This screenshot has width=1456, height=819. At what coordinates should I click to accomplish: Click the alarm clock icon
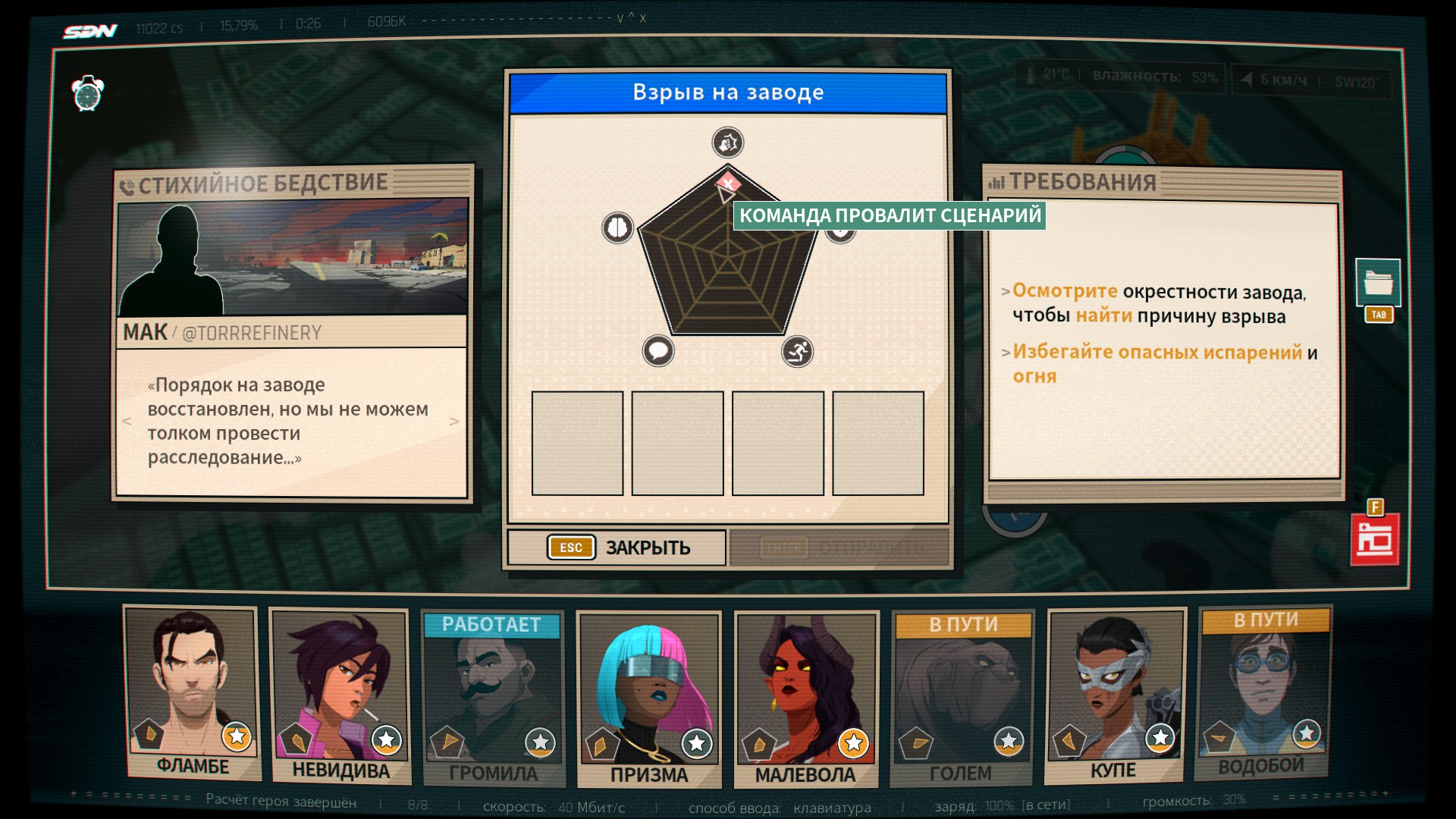(88, 94)
